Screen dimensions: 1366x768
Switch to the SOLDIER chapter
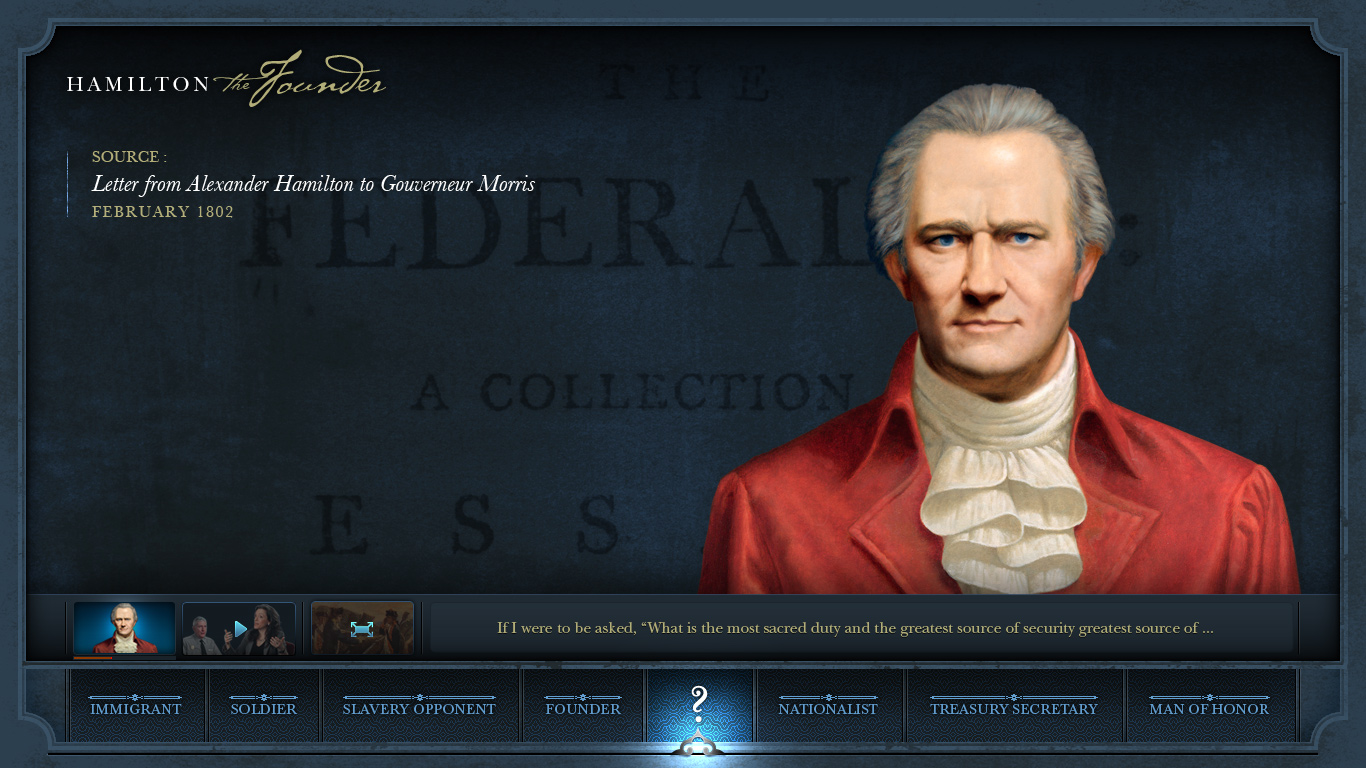coord(262,708)
